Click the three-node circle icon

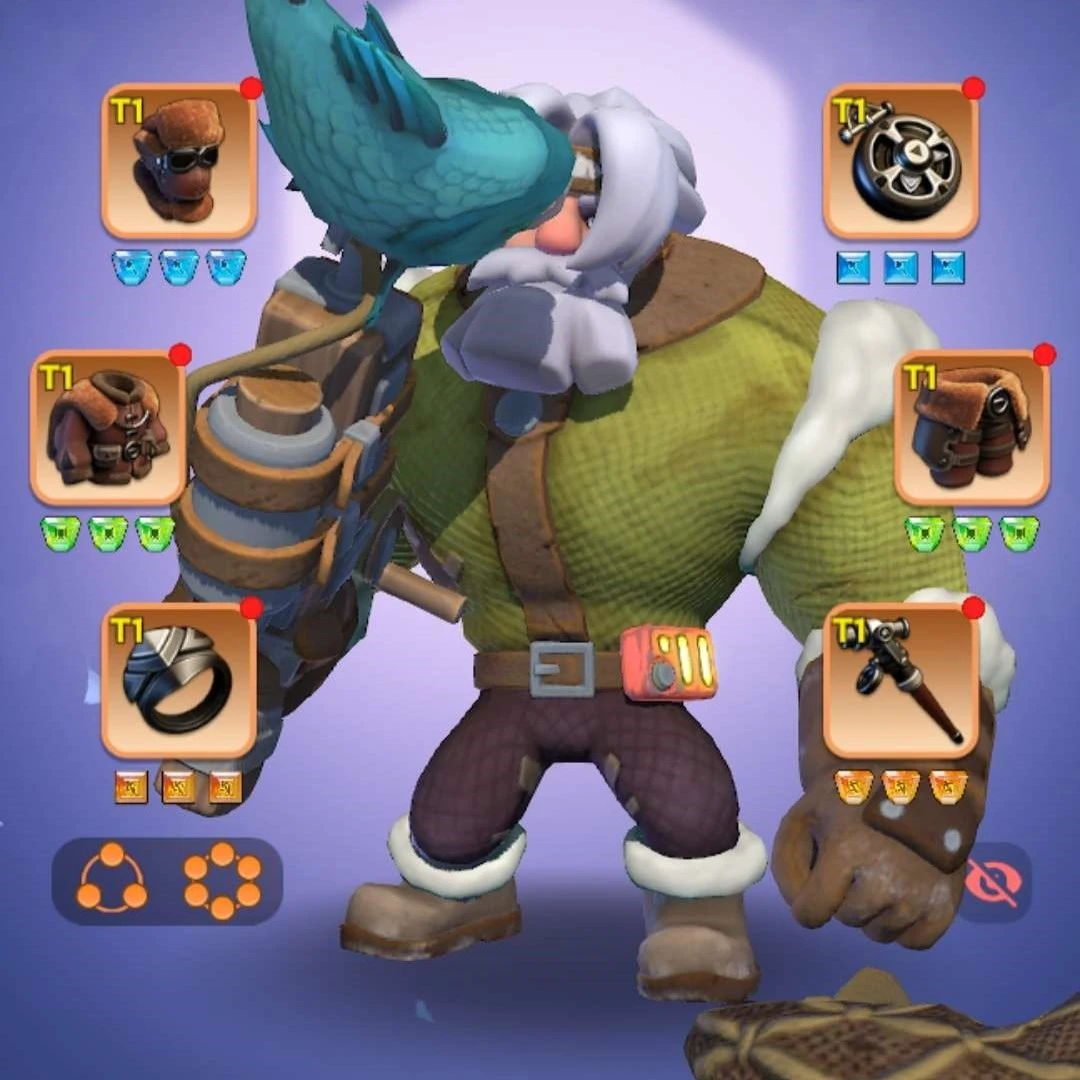(112, 881)
